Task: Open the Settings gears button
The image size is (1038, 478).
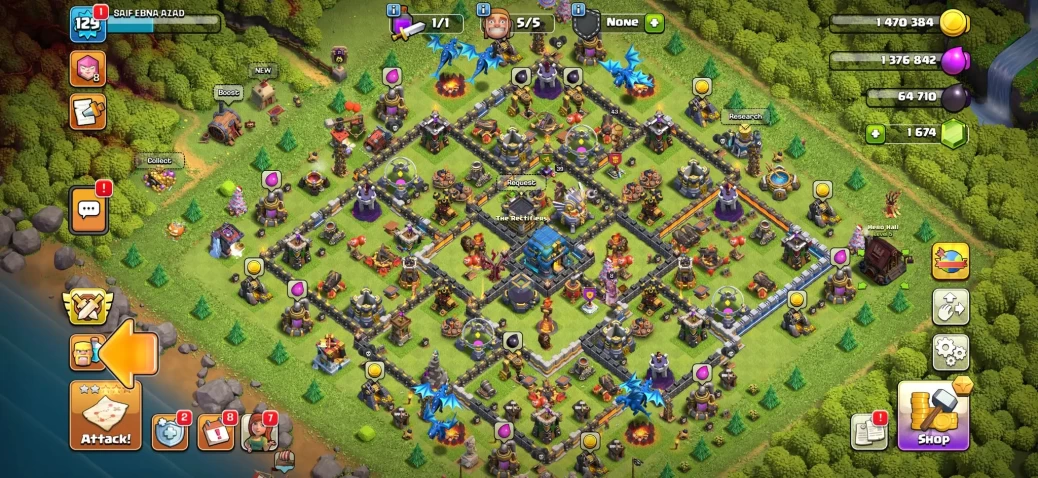Action: (x=950, y=351)
